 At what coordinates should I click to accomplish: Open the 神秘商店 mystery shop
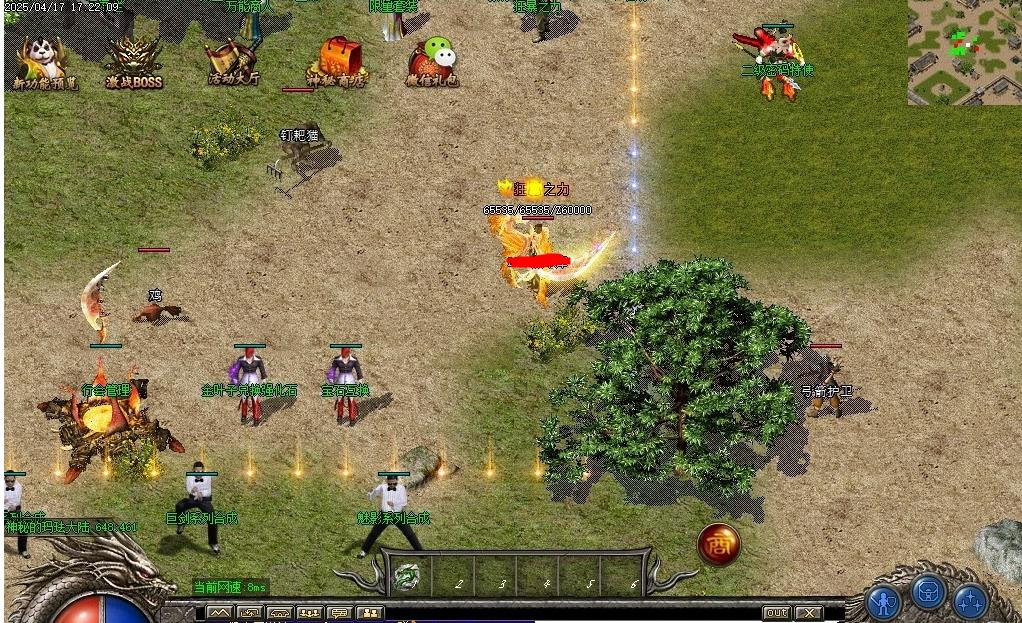click(x=336, y=62)
